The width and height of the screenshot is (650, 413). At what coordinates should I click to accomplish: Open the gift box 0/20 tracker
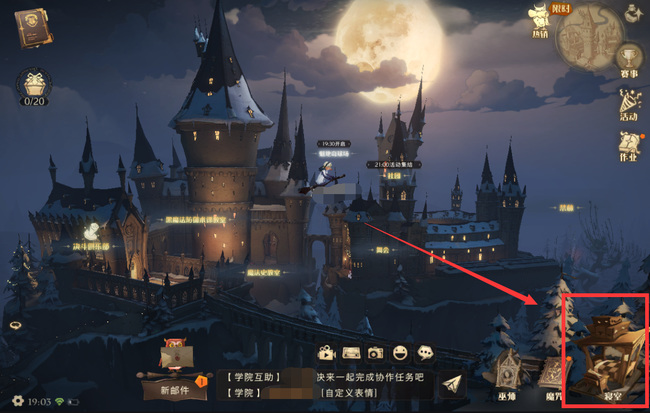click(35, 87)
